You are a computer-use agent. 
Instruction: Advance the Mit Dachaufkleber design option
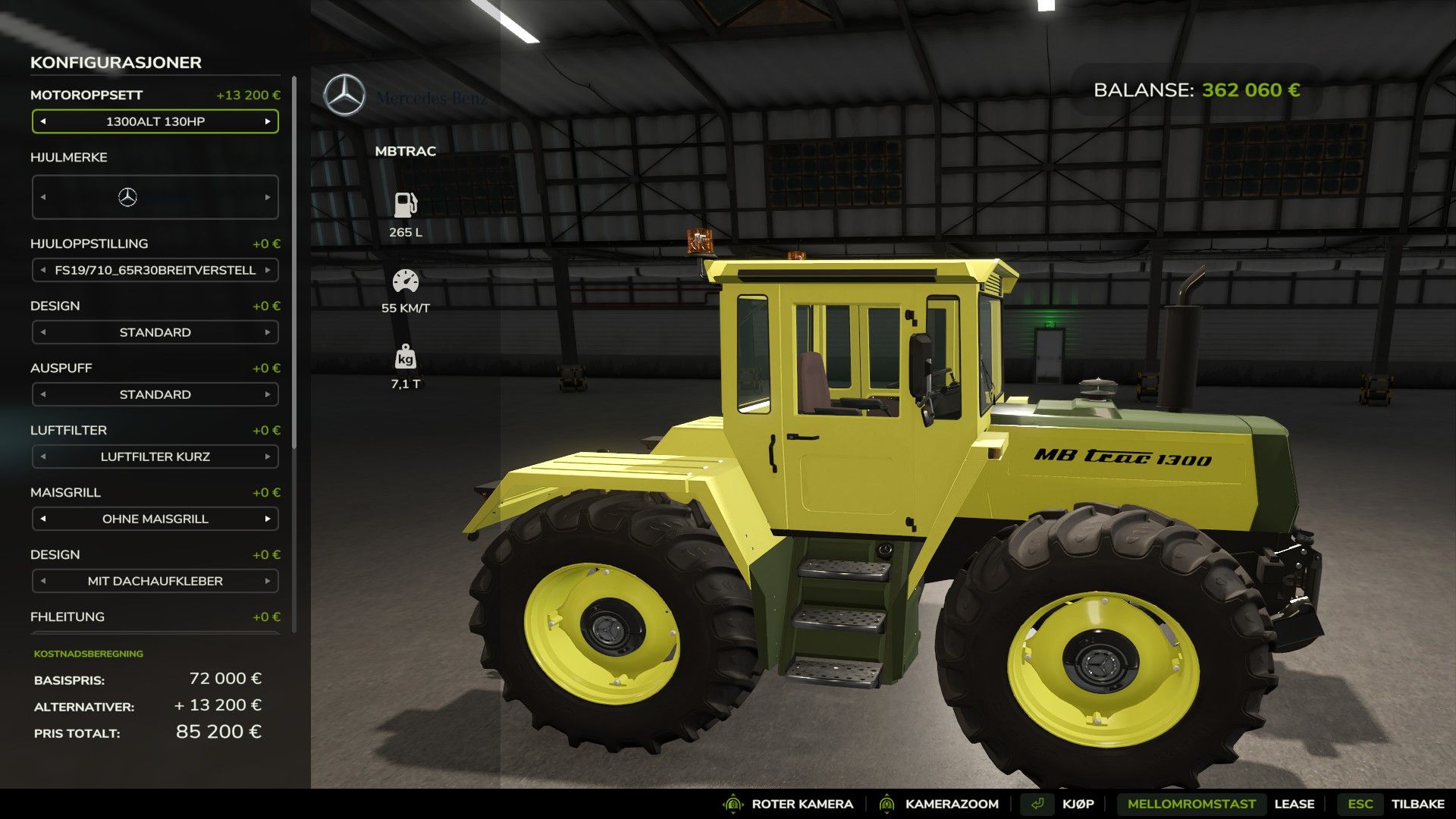(x=268, y=581)
